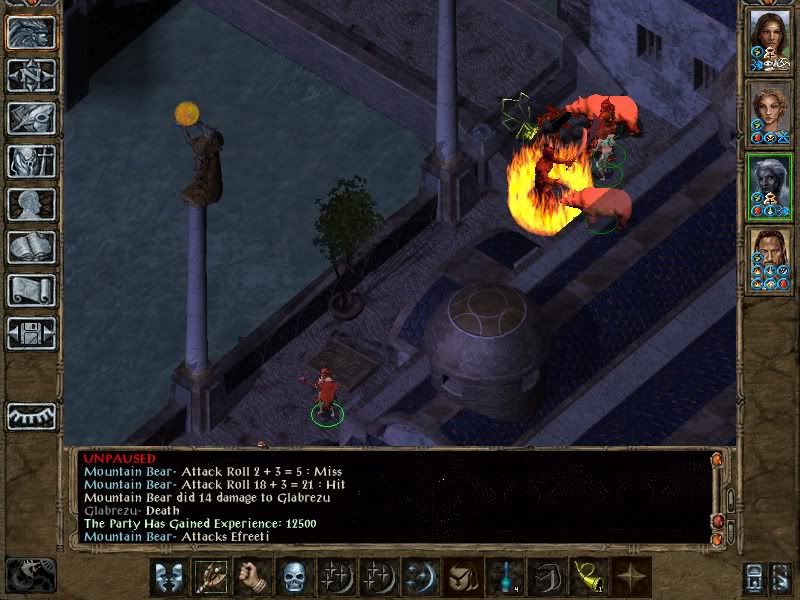Click the four-pointed star button

click(632, 578)
